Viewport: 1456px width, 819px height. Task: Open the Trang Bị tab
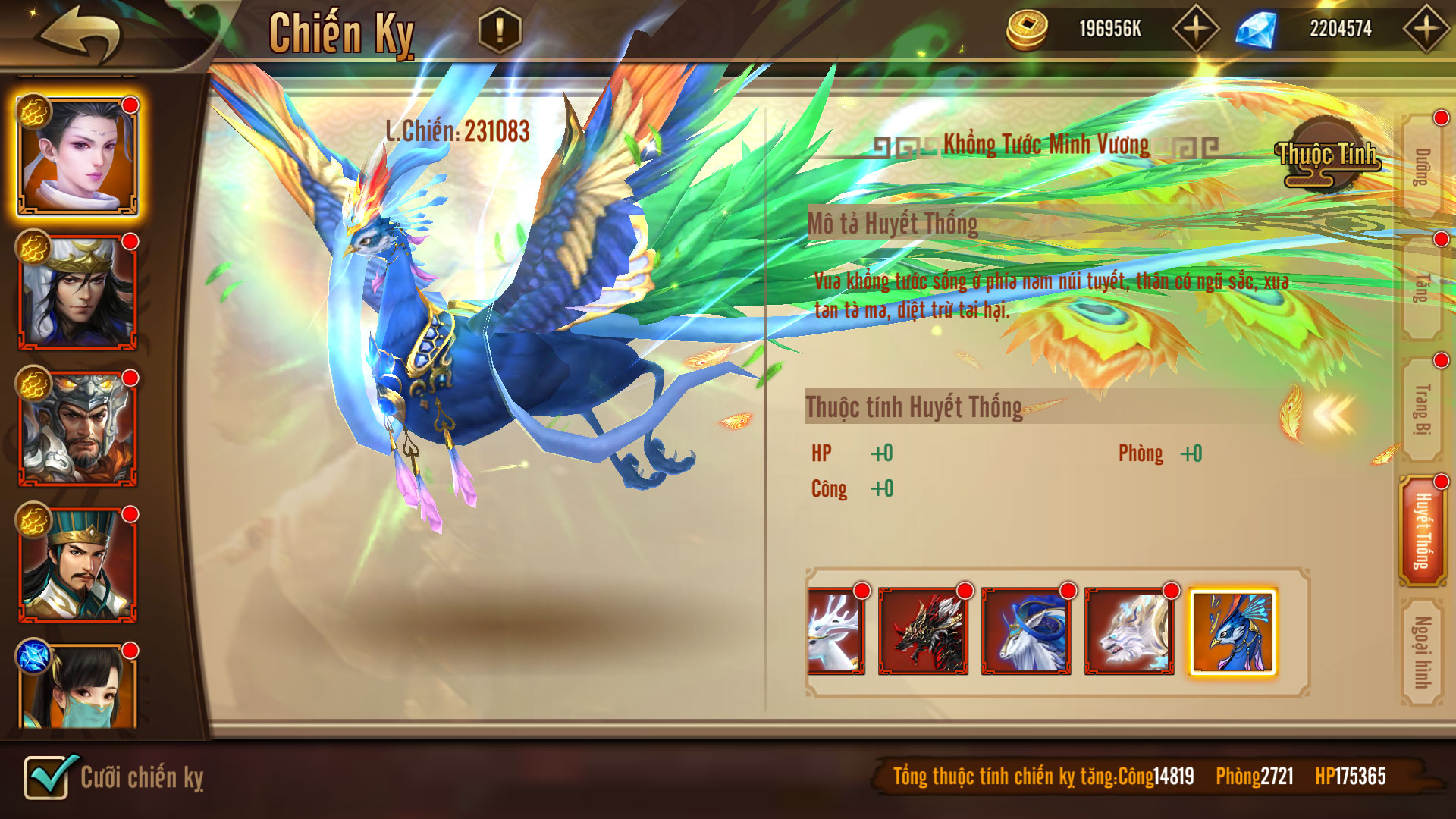pos(1422,409)
